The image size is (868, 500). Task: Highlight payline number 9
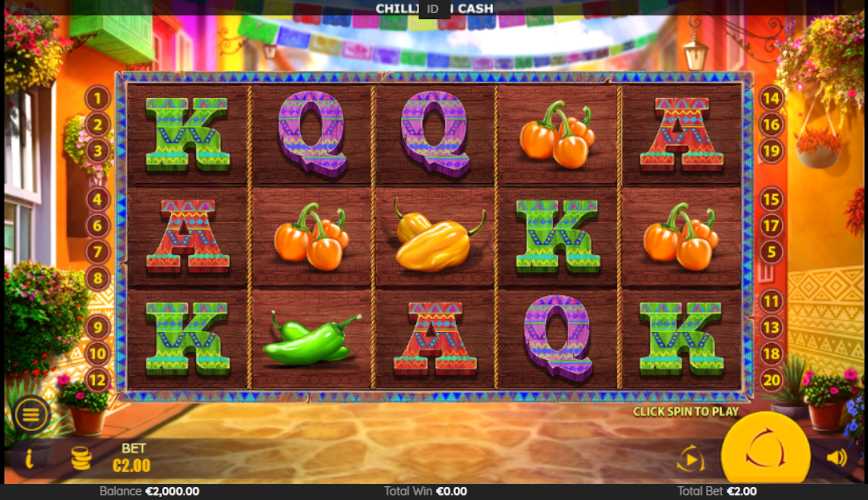[x=97, y=327]
